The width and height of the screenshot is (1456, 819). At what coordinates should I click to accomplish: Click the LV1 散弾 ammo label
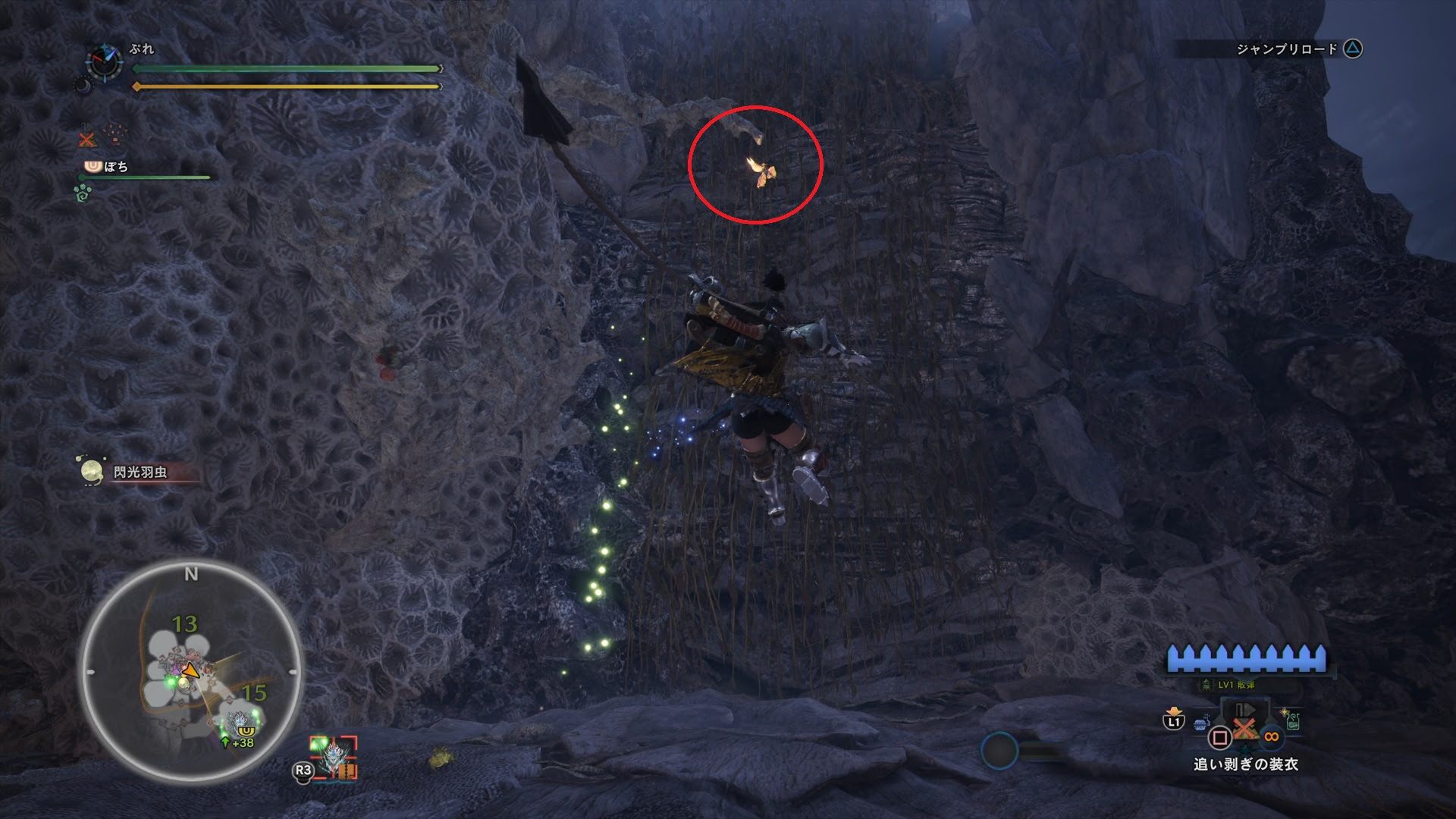click(x=1235, y=685)
